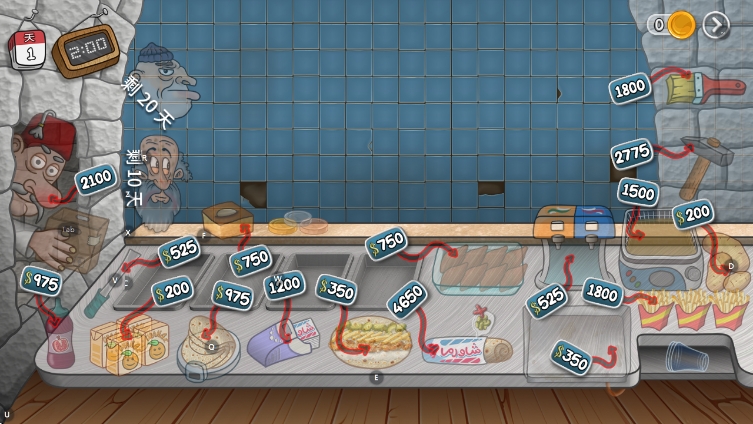The height and width of the screenshot is (424, 753).
Task: Upgrade the drink dispenser for 525
Action: [x=547, y=300]
